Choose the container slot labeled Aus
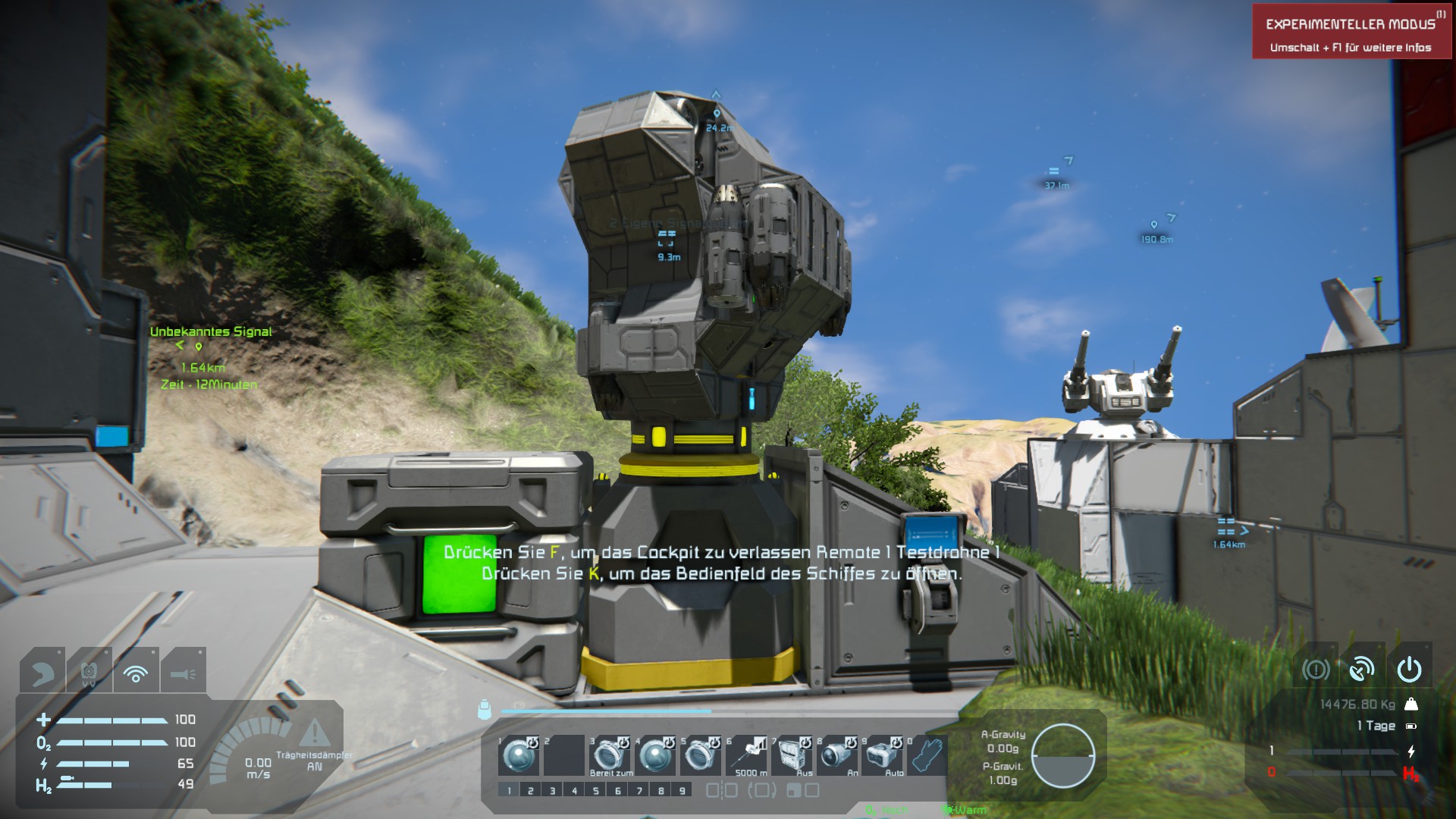1456x819 pixels. (792, 755)
